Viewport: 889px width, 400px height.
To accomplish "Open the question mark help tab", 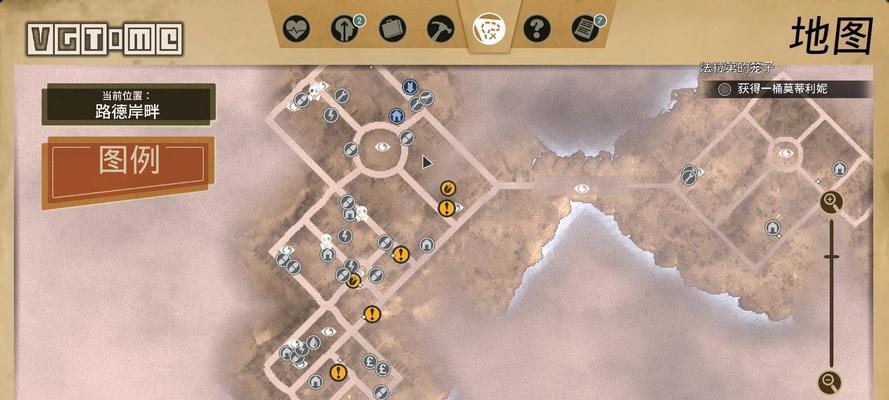I will coord(537,28).
